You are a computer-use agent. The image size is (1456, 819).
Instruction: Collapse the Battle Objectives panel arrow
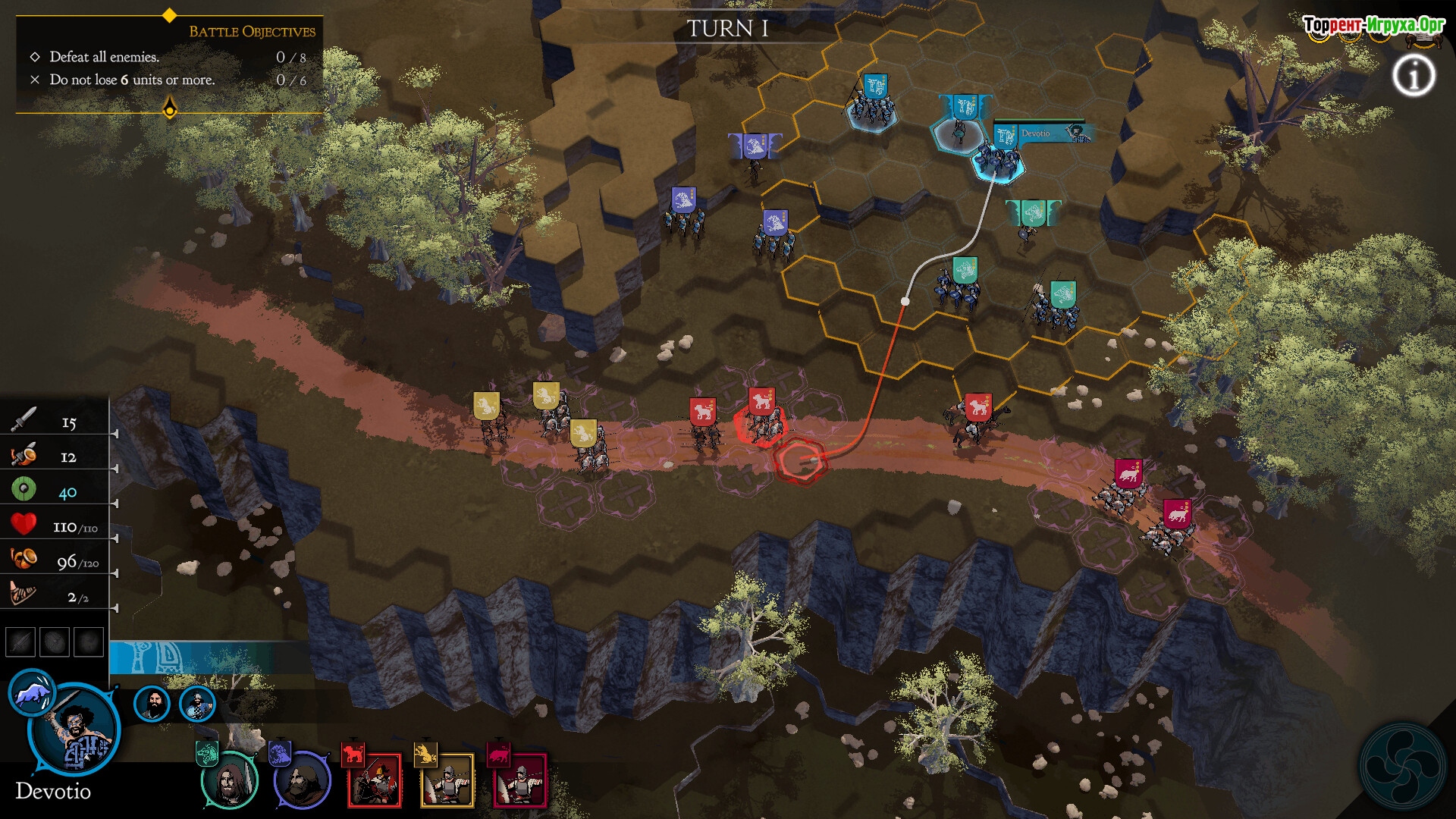[x=170, y=108]
